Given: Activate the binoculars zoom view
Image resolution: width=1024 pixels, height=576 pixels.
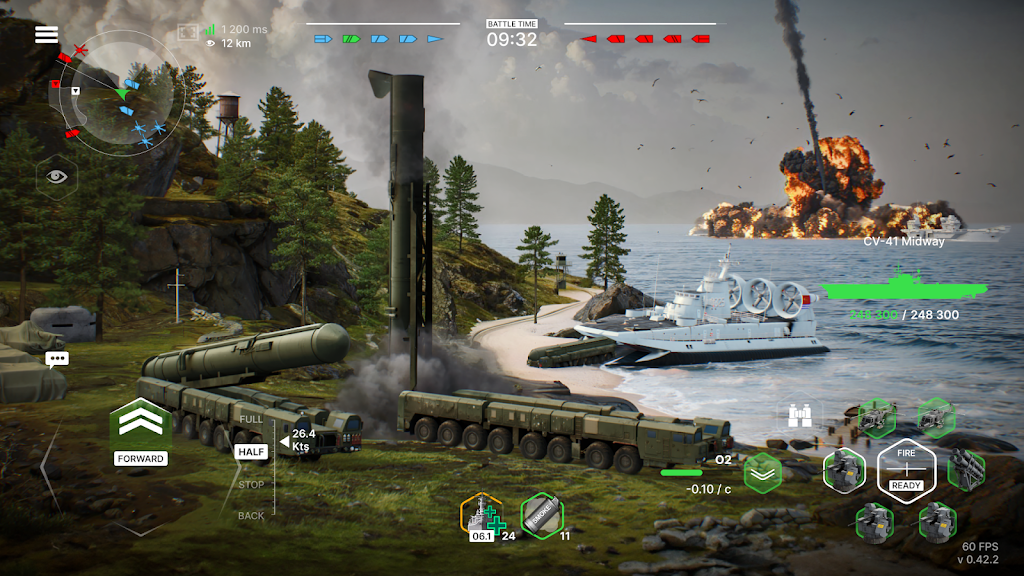Looking at the screenshot, I should pos(801,415).
